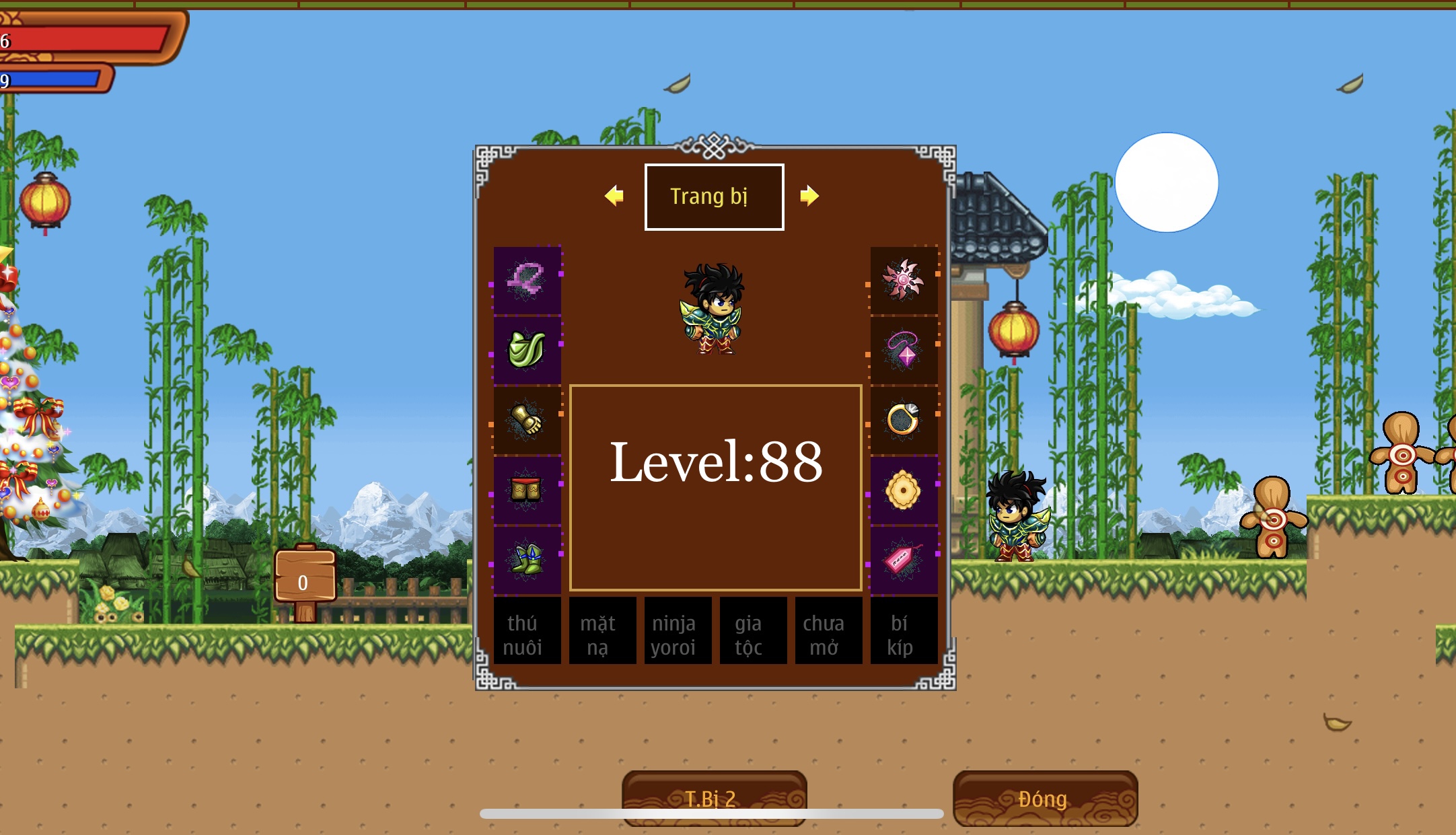Select the golden amulet coin slot
Viewport: 1456px width, 835px height.
[904, 490]
